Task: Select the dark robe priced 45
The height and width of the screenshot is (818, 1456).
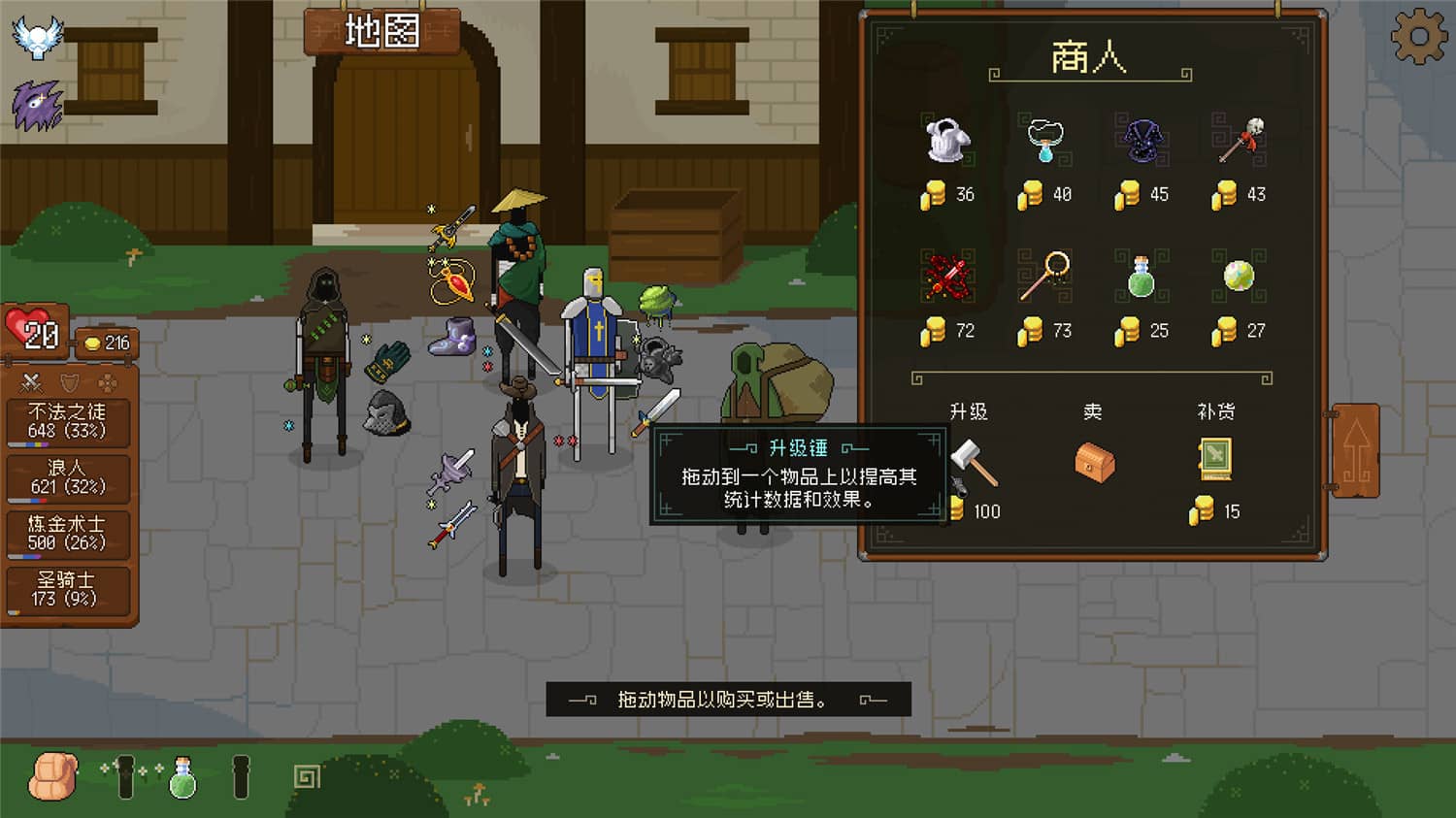Action: click(1142, 141)
